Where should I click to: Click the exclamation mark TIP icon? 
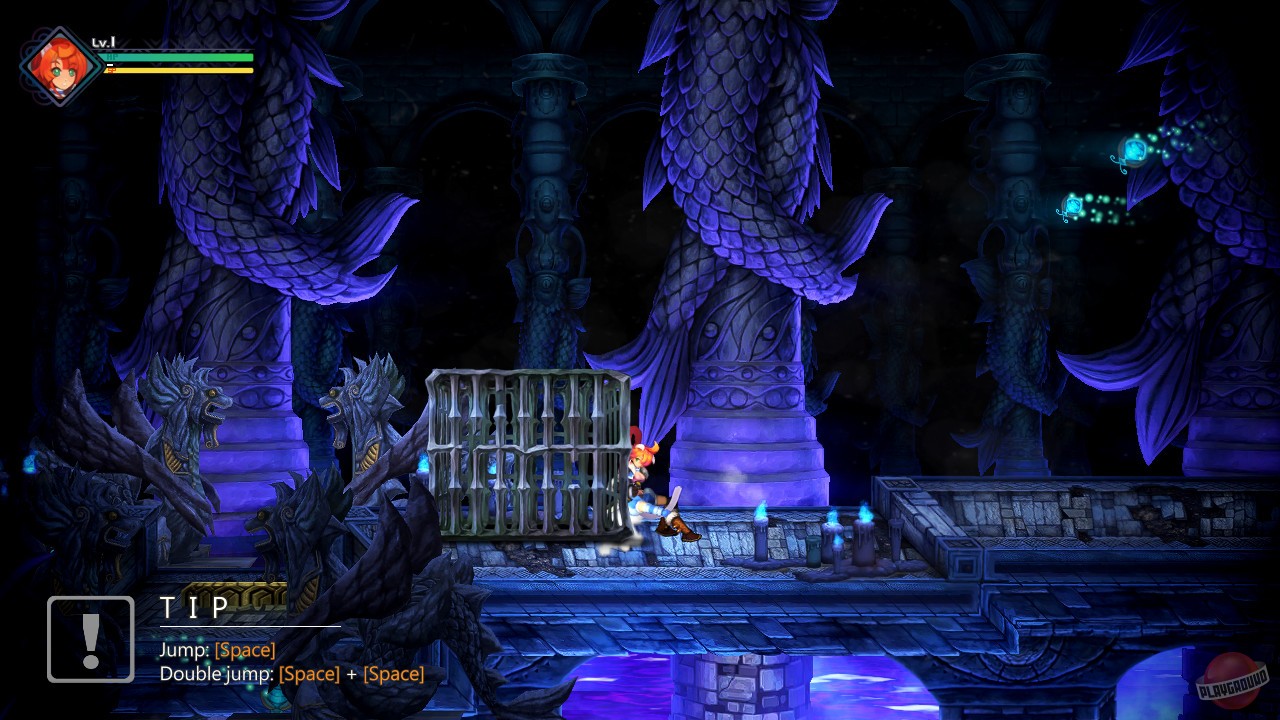coord(90,638)
